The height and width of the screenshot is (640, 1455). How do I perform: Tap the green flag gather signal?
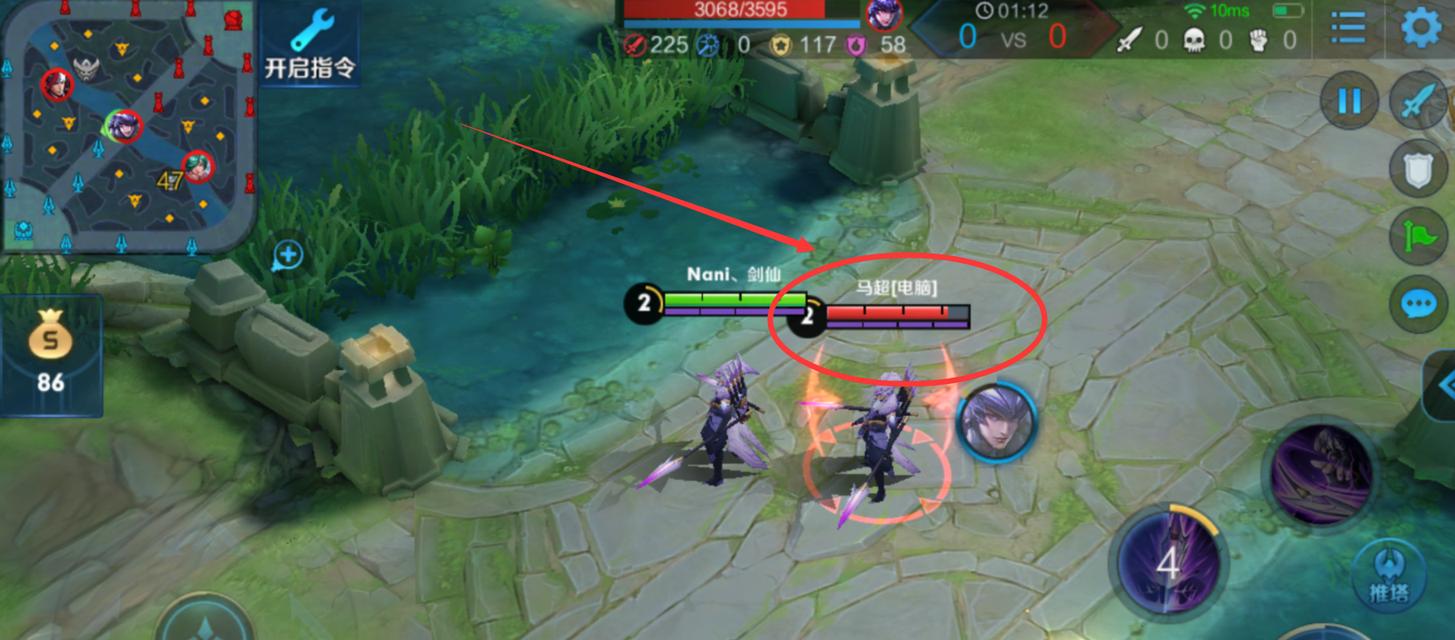point(1419,237)
